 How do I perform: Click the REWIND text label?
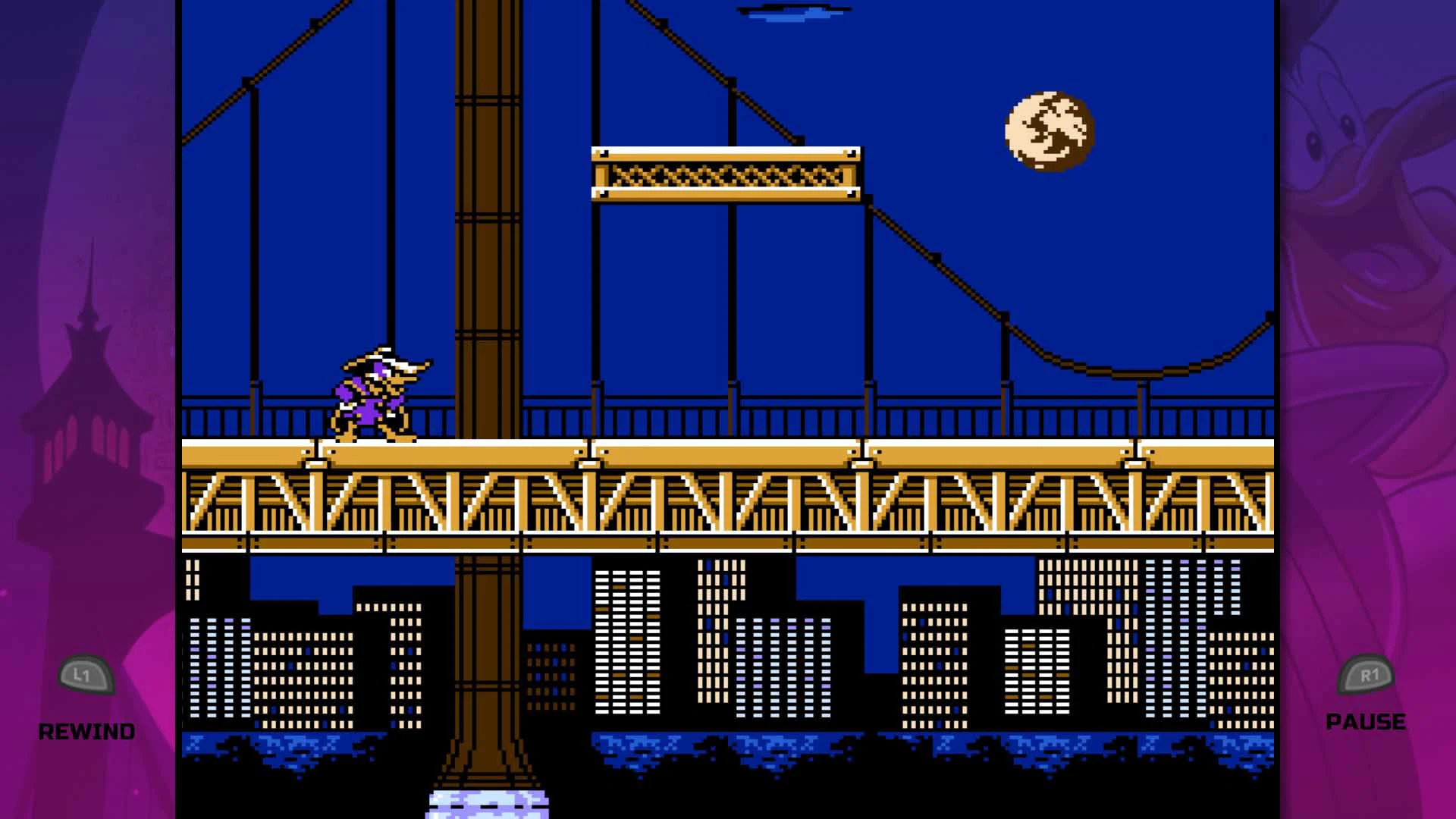click(87, 730)
